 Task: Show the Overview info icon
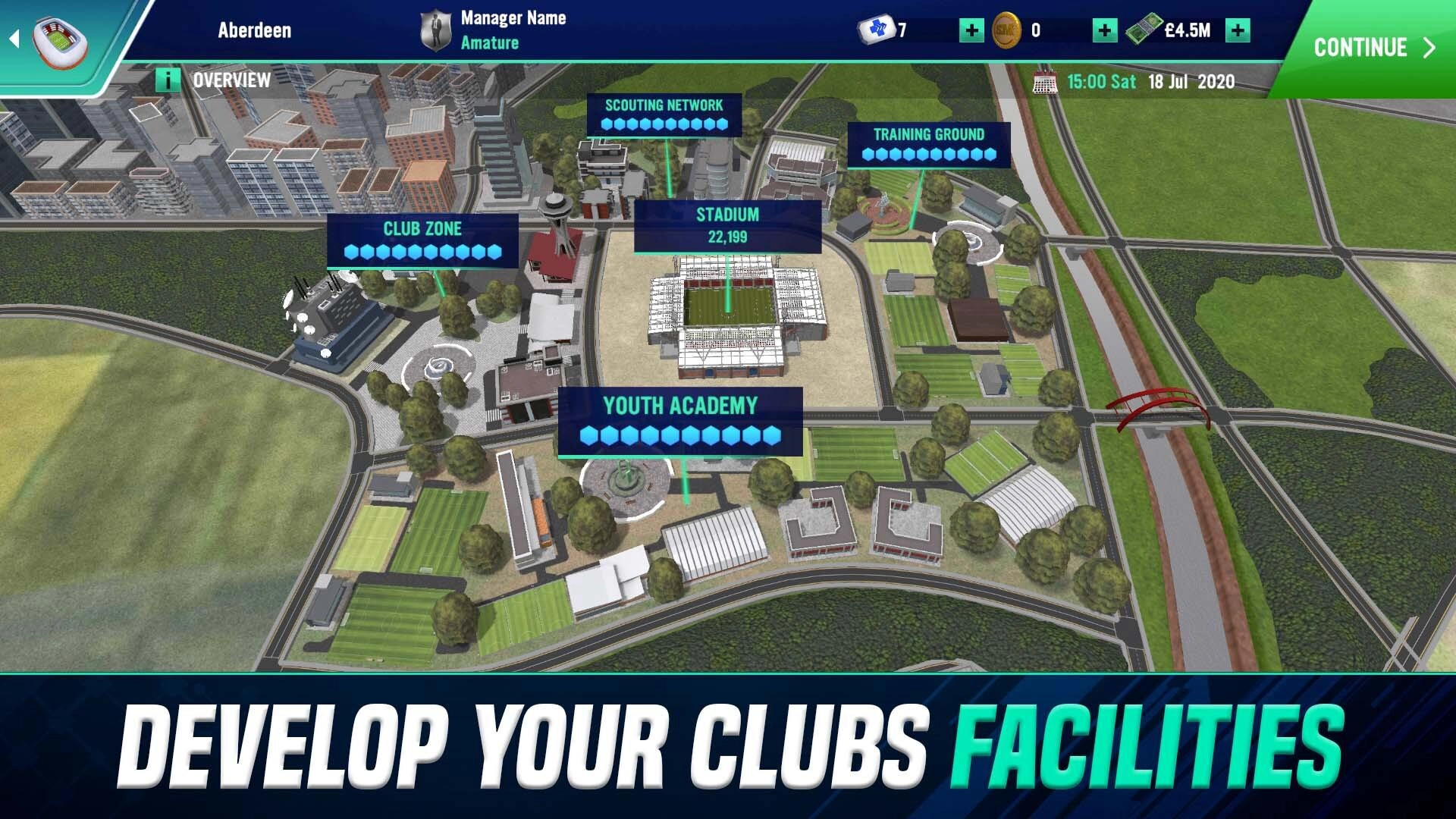click(x=168, y=80)
